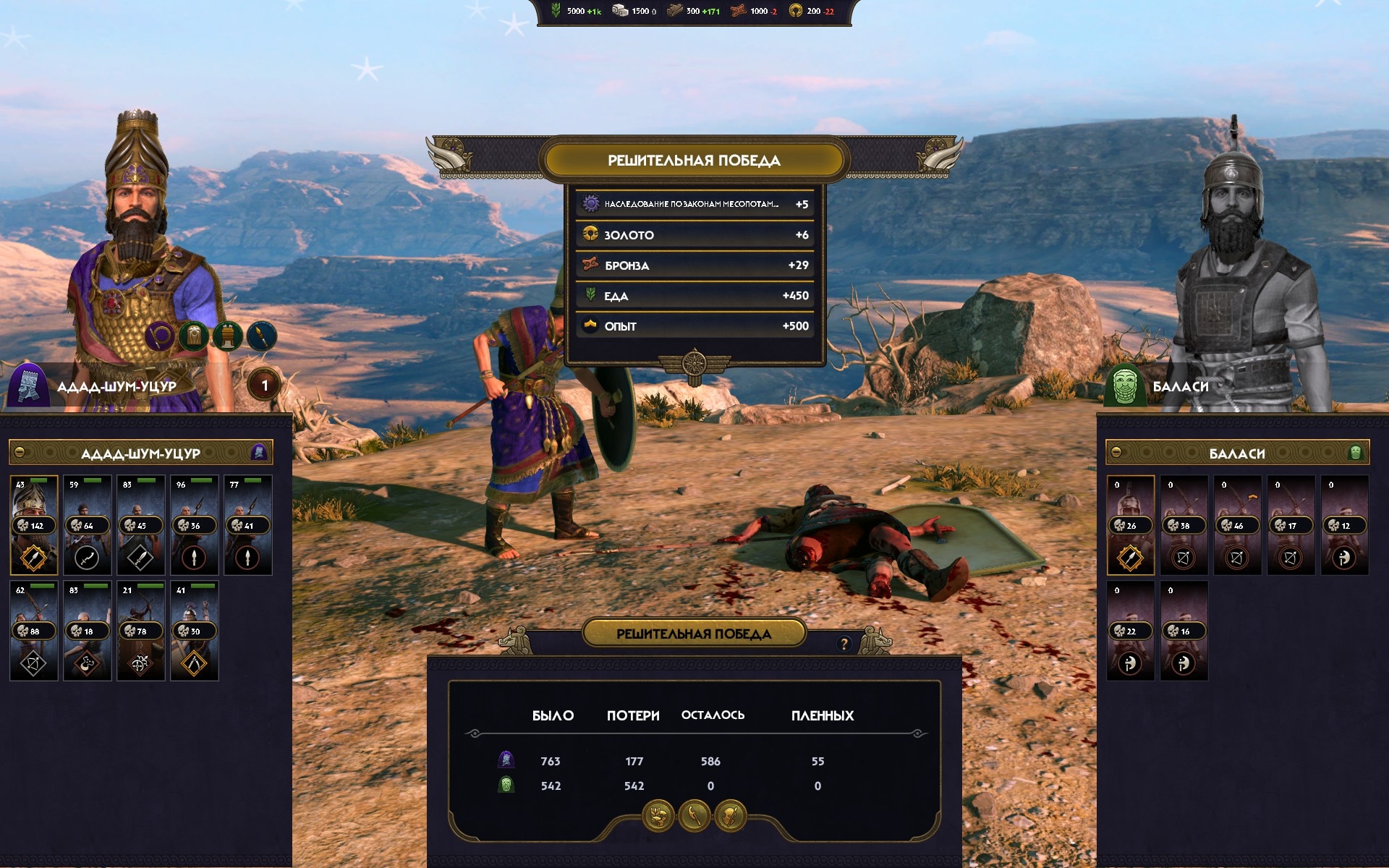Viewport: 1389px width, 868px height.
Task: Open the question mark help button
Action: pyautogui.click(x=844, y=644)
